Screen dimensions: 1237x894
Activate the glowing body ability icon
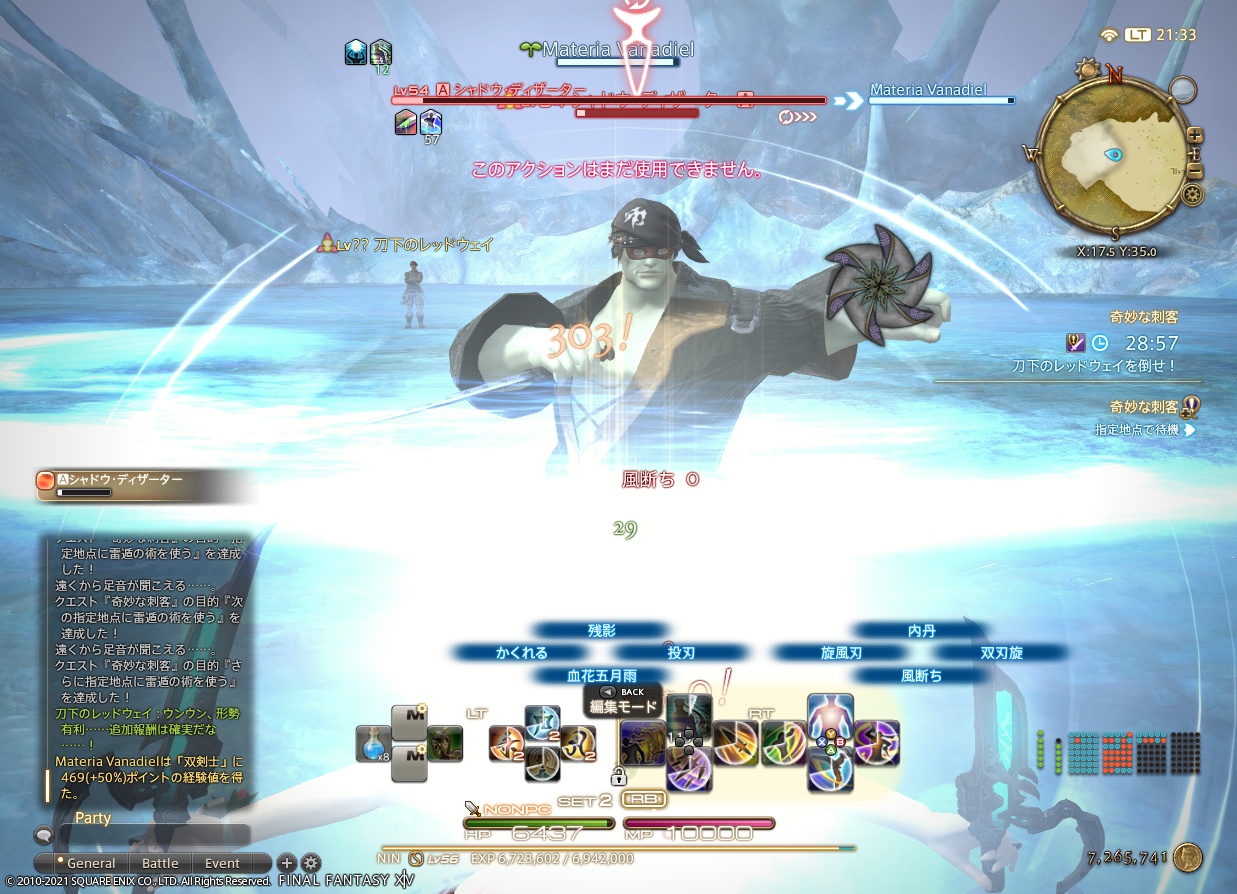[x=830, y=717]
